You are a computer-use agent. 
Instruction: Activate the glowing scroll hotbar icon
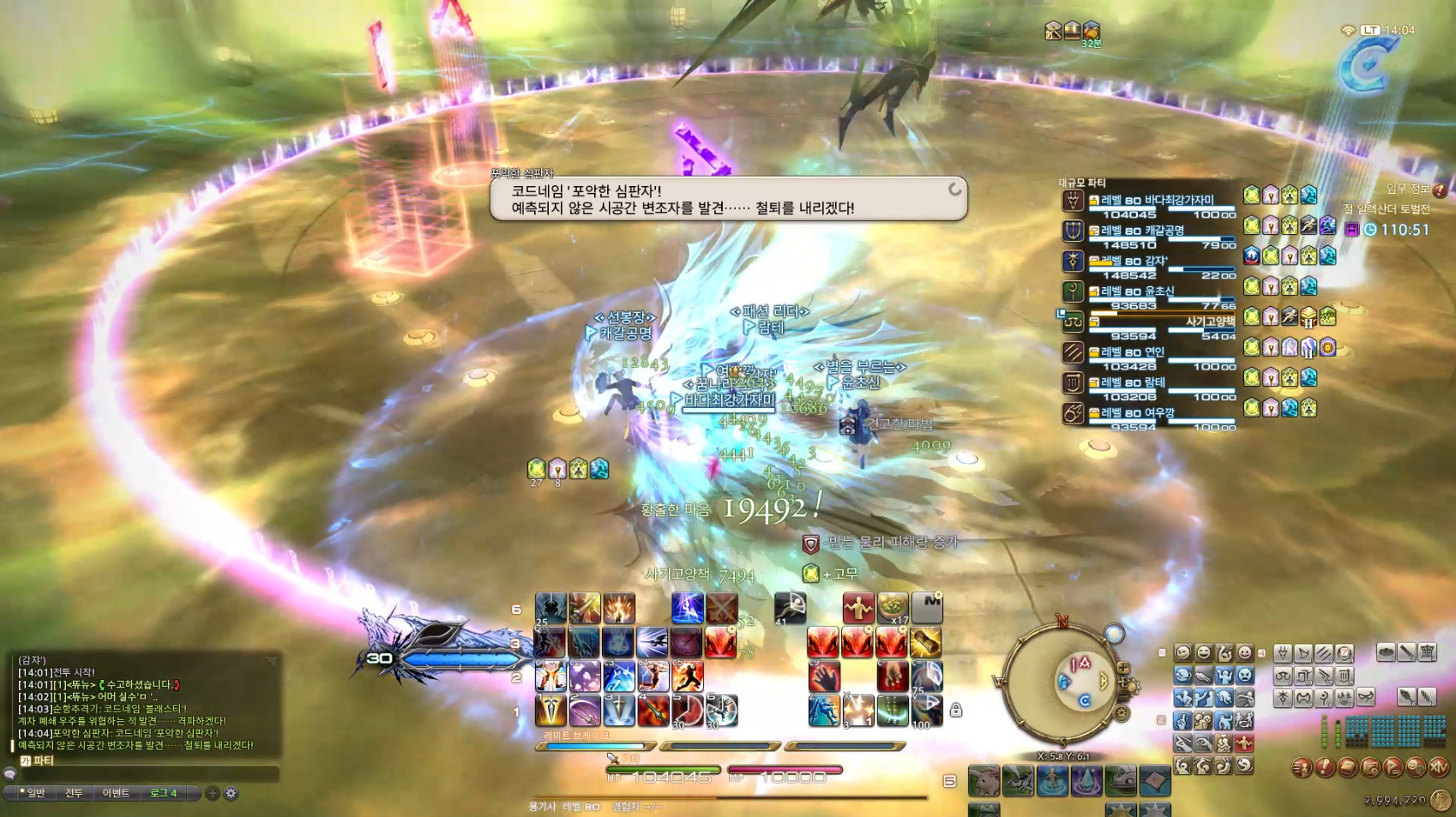[926, 643]
